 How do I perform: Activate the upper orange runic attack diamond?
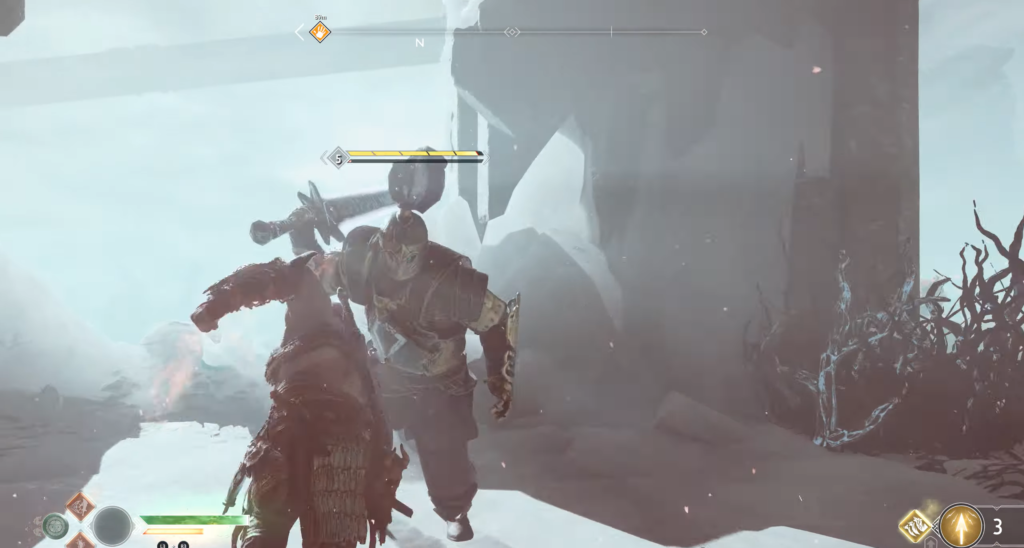80,505
